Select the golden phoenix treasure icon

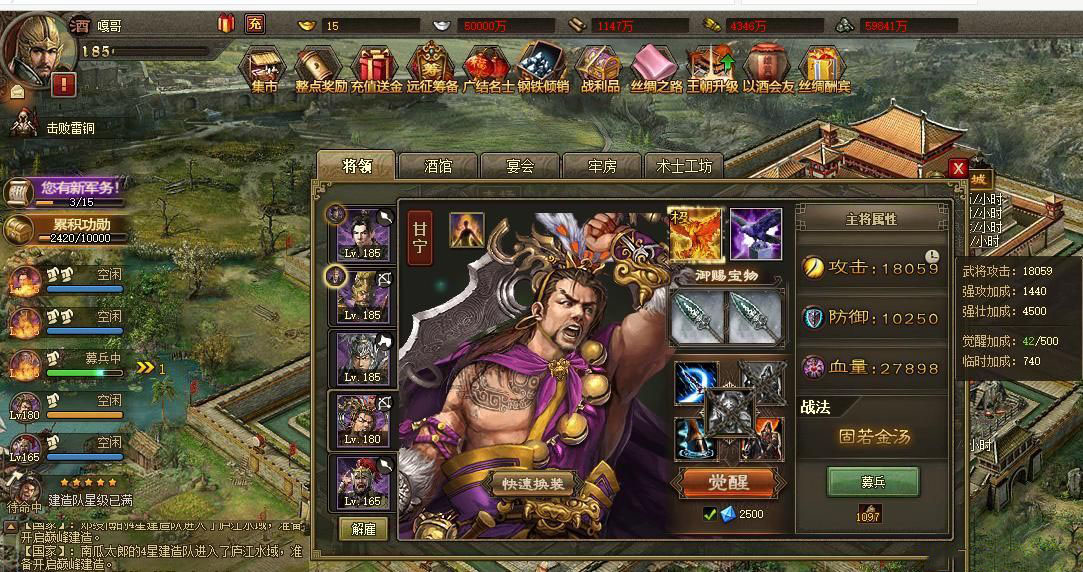point(695,233)
